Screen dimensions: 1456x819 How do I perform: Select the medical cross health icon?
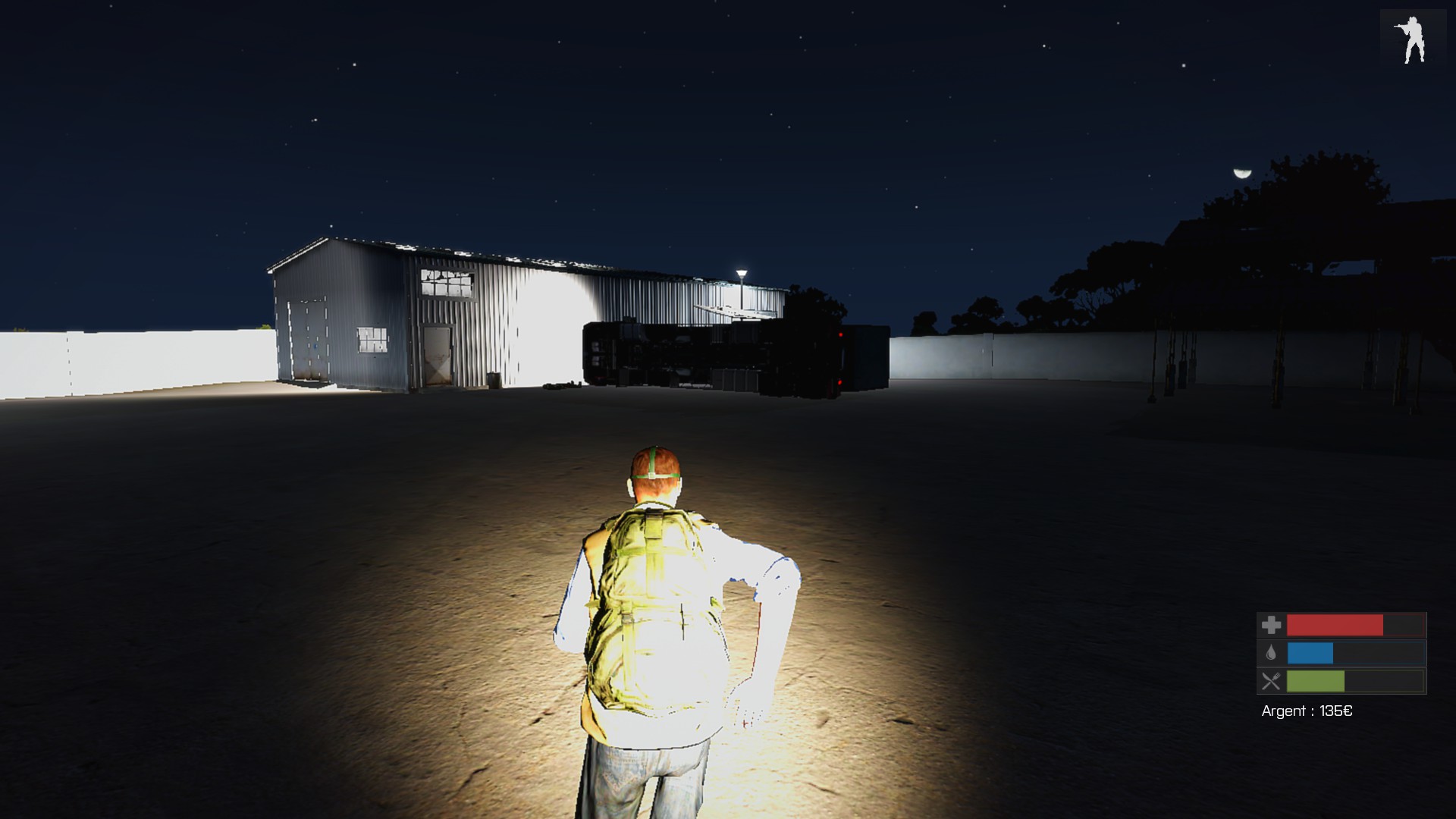click(x=1272, y=626)
